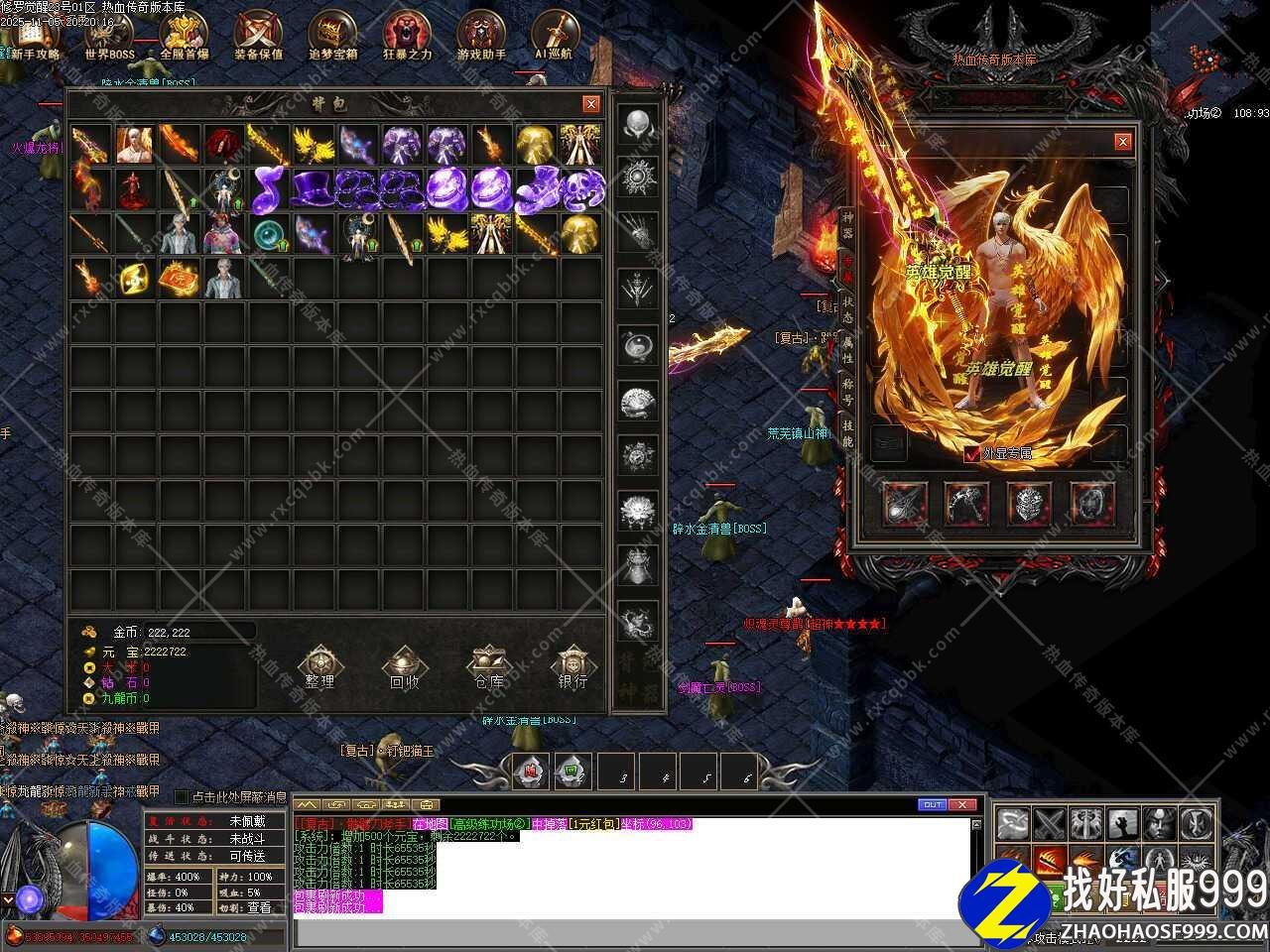Toggle the 外显专属 checkbox

[971, 453]
